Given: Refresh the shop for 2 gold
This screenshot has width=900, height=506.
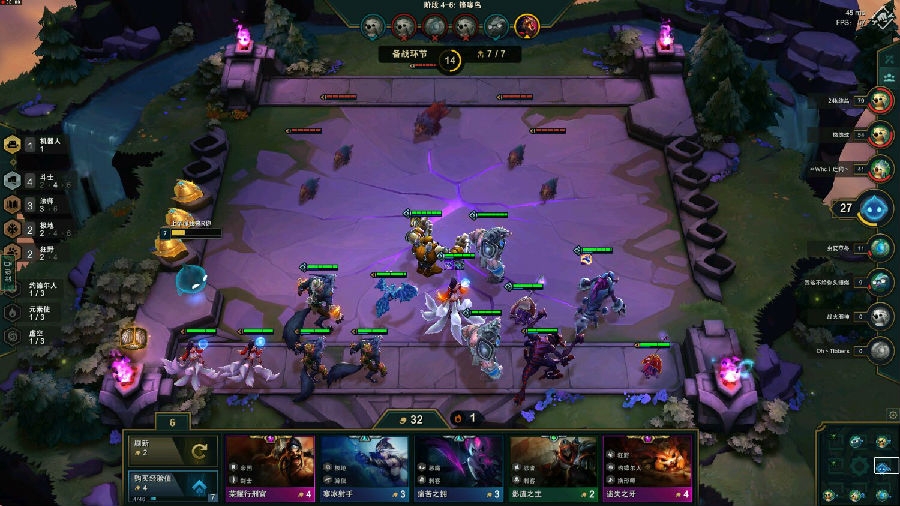Looking at the screenshot, I should (x=171, y=450).
